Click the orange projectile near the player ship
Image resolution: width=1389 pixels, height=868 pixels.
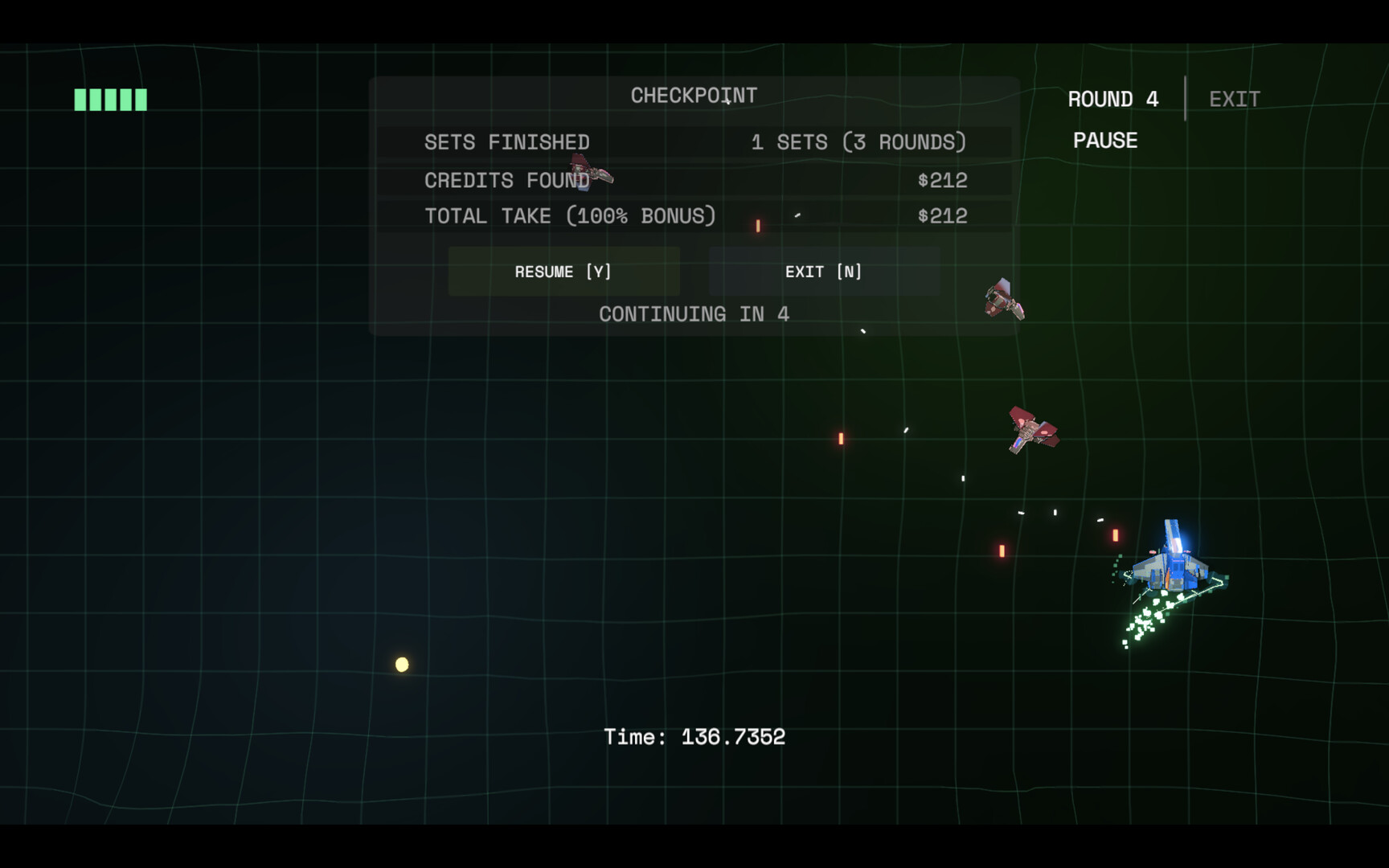1115,534
